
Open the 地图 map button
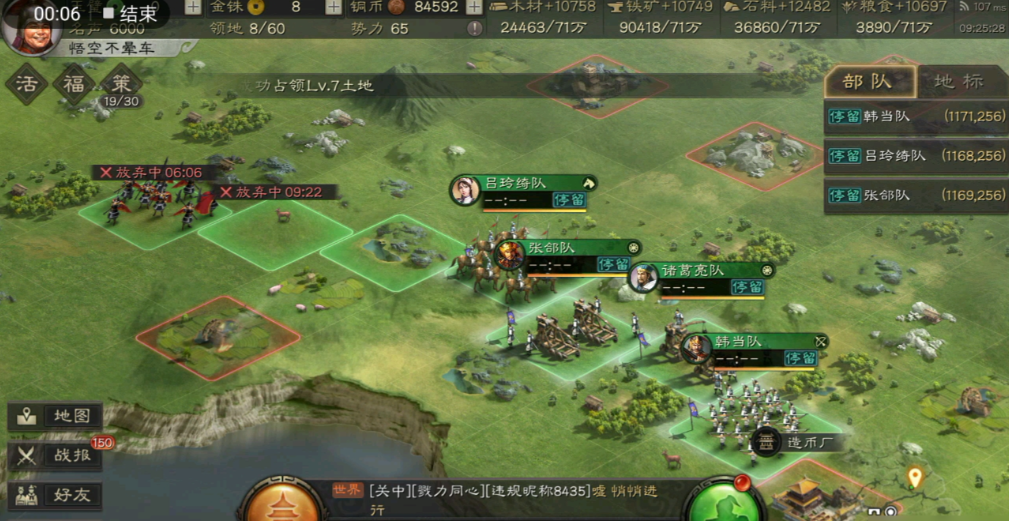(56, 416)
